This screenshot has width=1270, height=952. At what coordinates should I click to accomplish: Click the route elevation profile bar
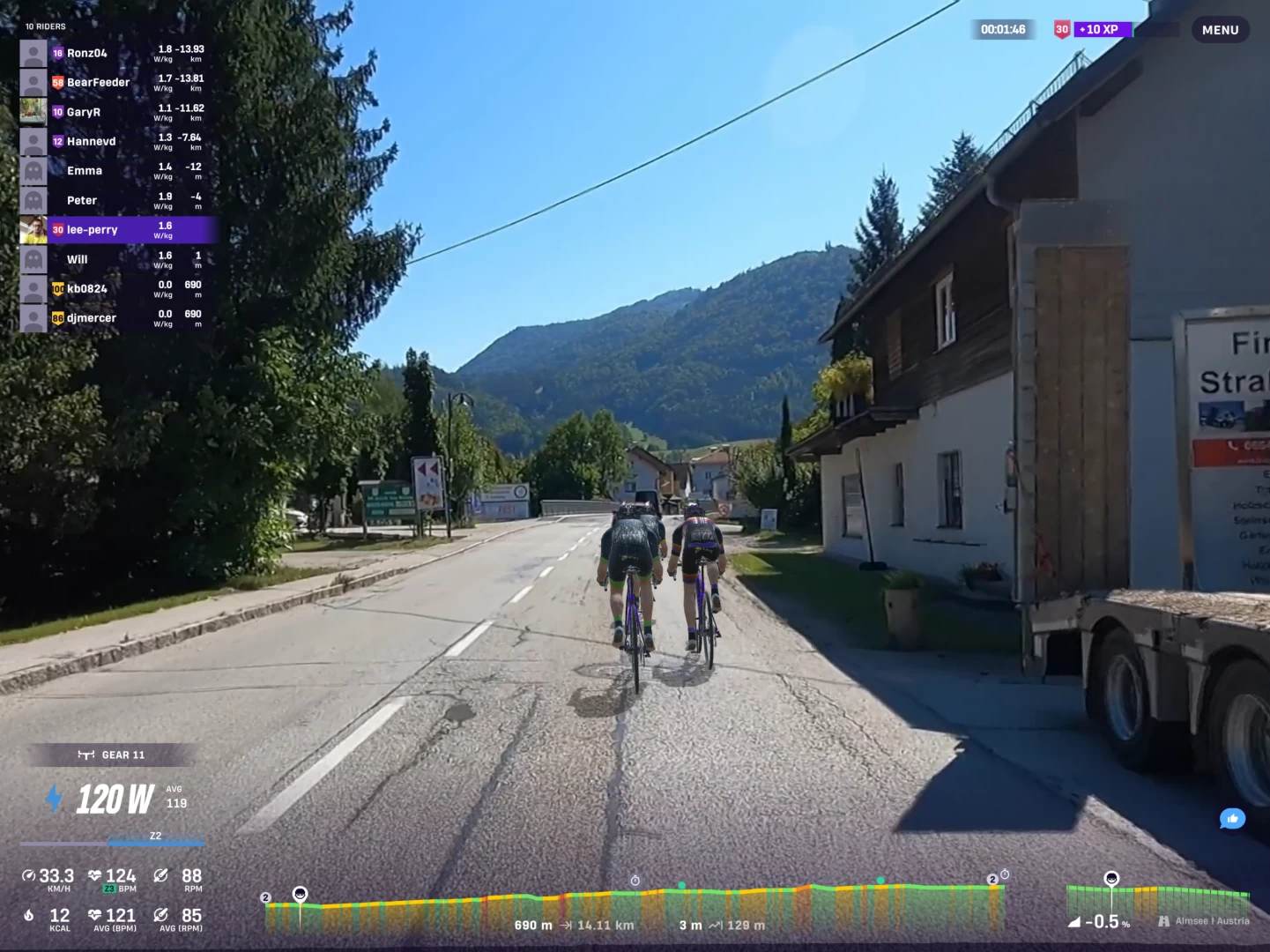[635, 908]
